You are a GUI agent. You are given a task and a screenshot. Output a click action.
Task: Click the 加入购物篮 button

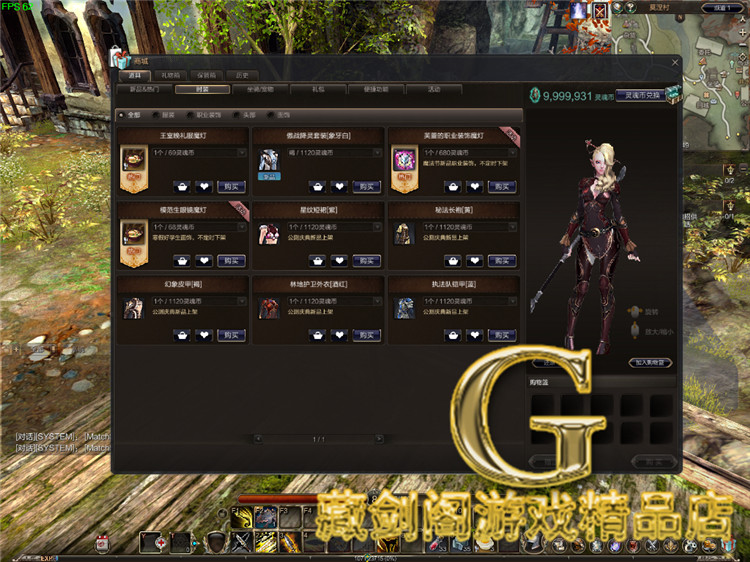click(x=650, y=362)
